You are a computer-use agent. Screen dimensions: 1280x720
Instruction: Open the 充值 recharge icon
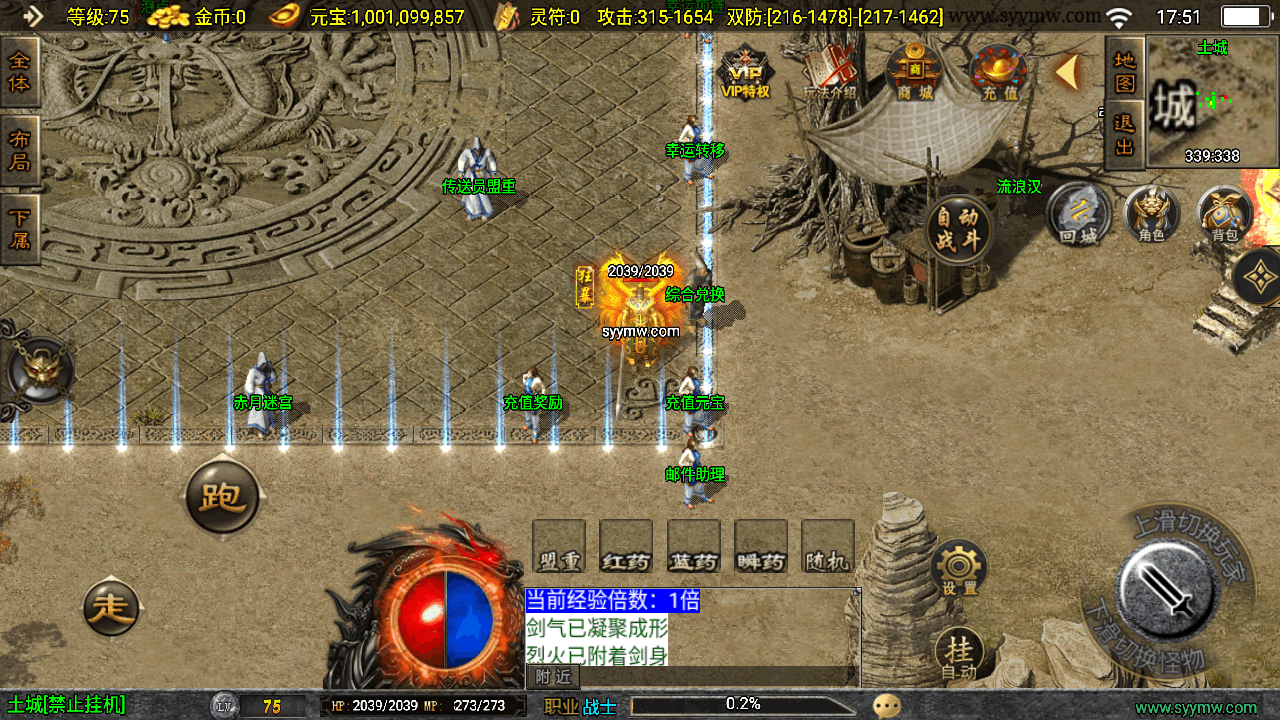click(x=998, y=73)
